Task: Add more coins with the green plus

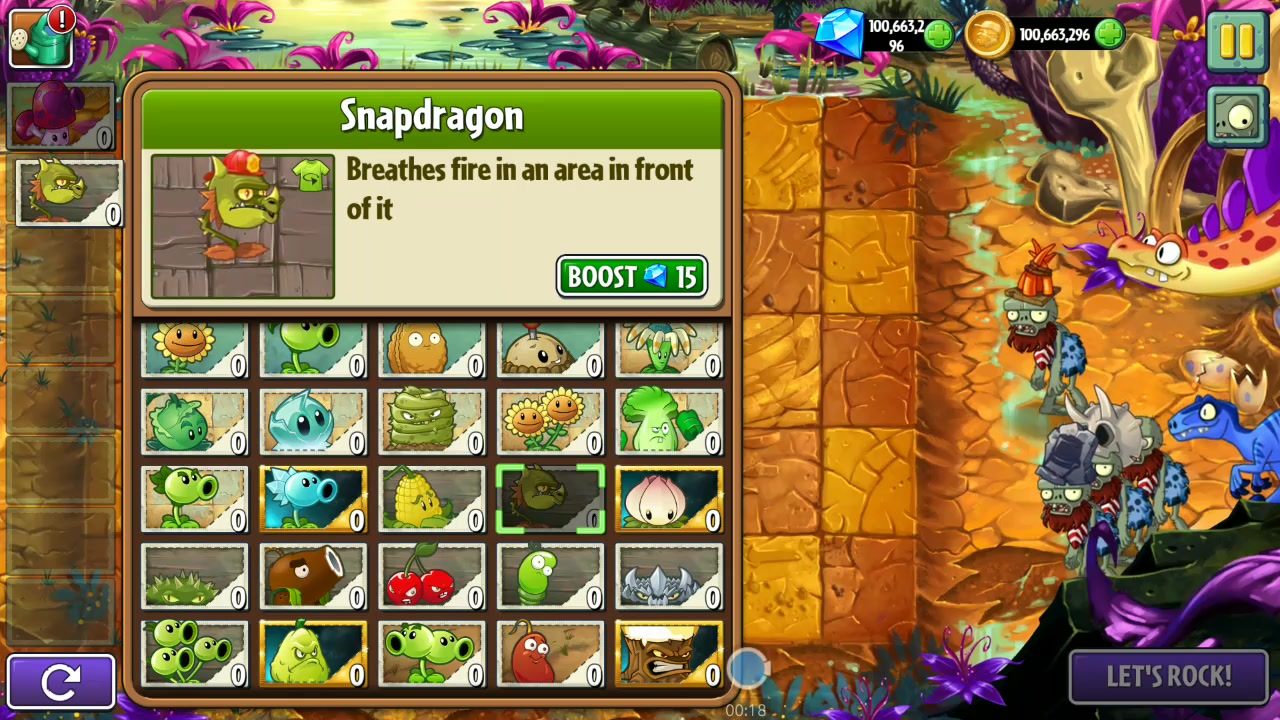Action: click(1109, 35)
